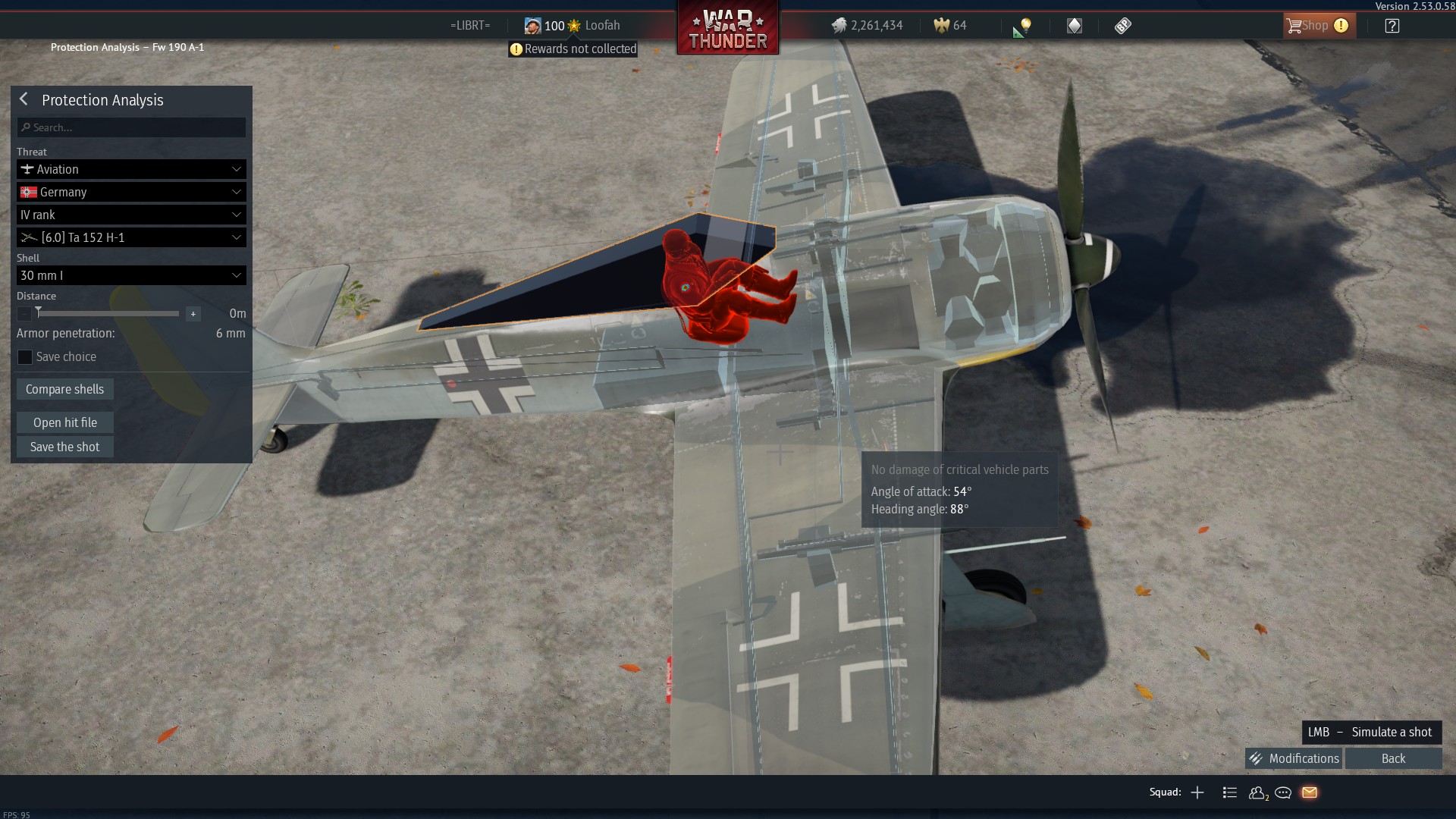Click the Search input field

click(x=131, y=127)
